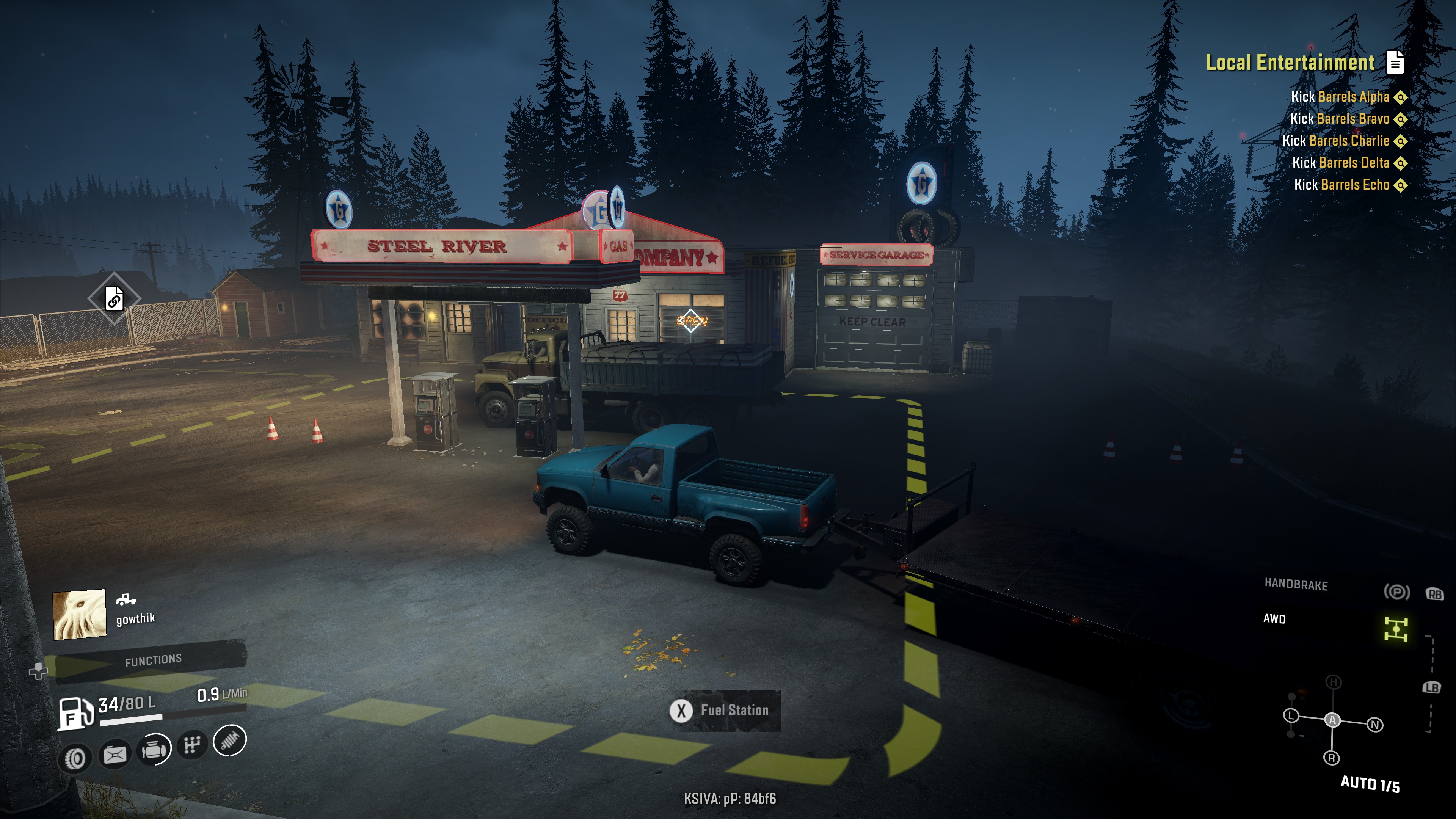Choose the Kick Barrels Echo objective
The height and width of the screenshot is (819, 1456).
pos(1341,185)
